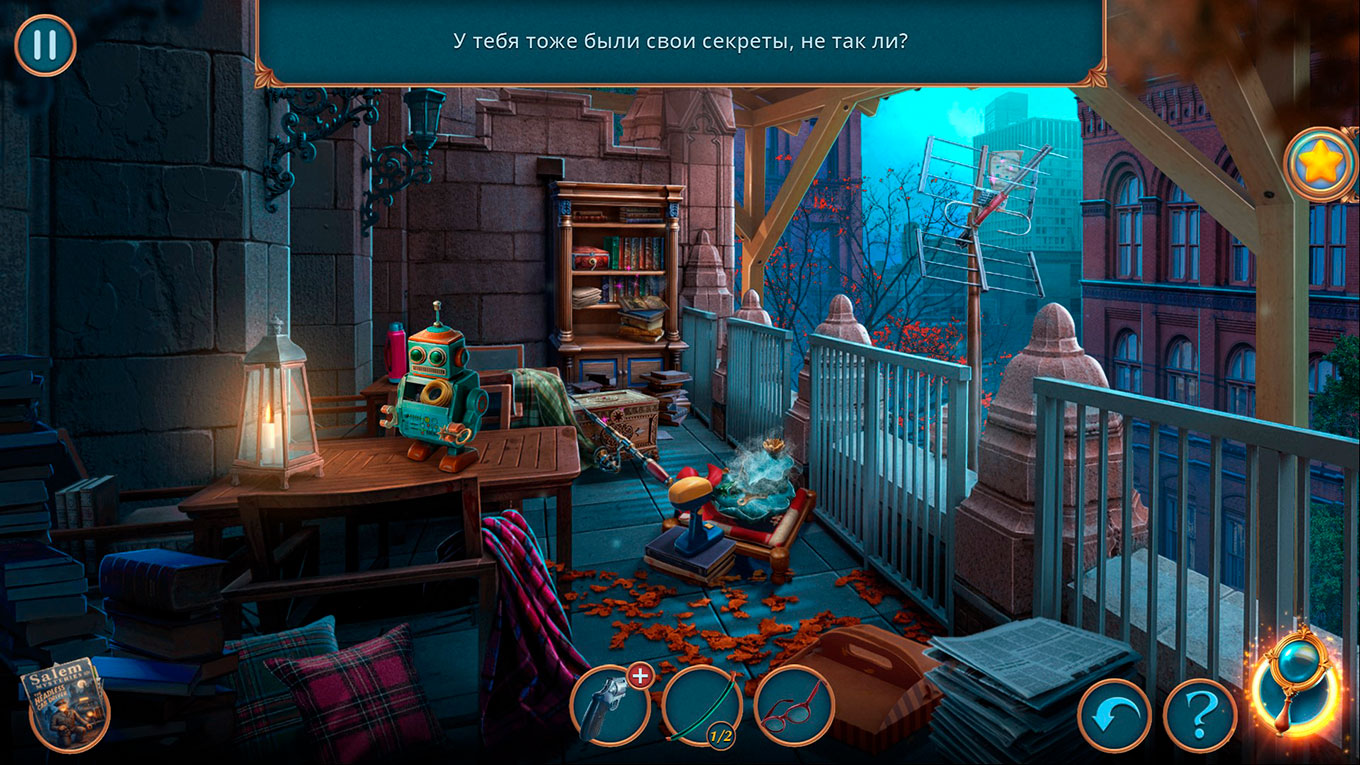Viewport: 1360px width, 765px height.
Task: Open the gold star bonus button
Action: [x=1320, y=165]
